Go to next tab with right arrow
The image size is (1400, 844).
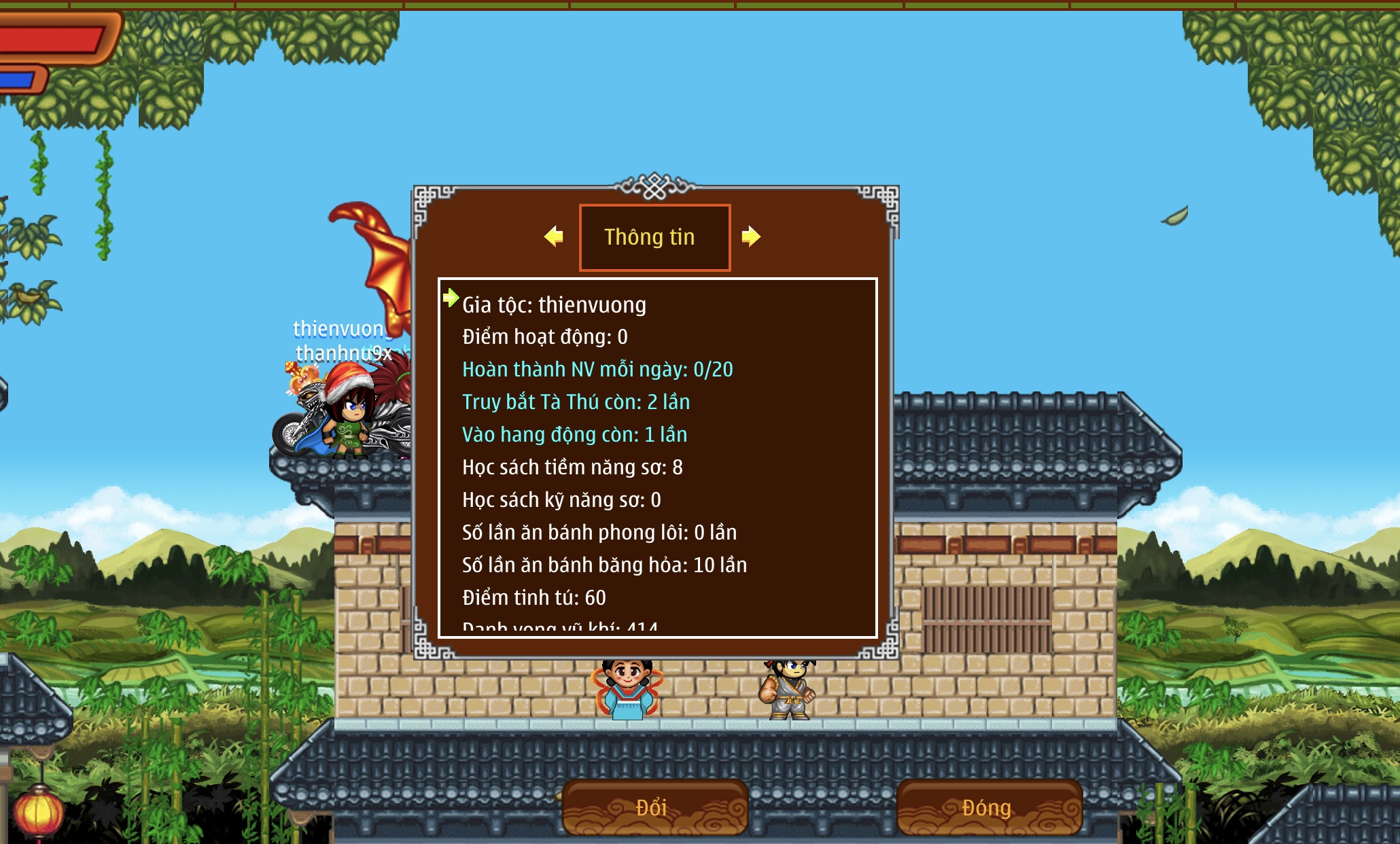click(x=751, y=236)
